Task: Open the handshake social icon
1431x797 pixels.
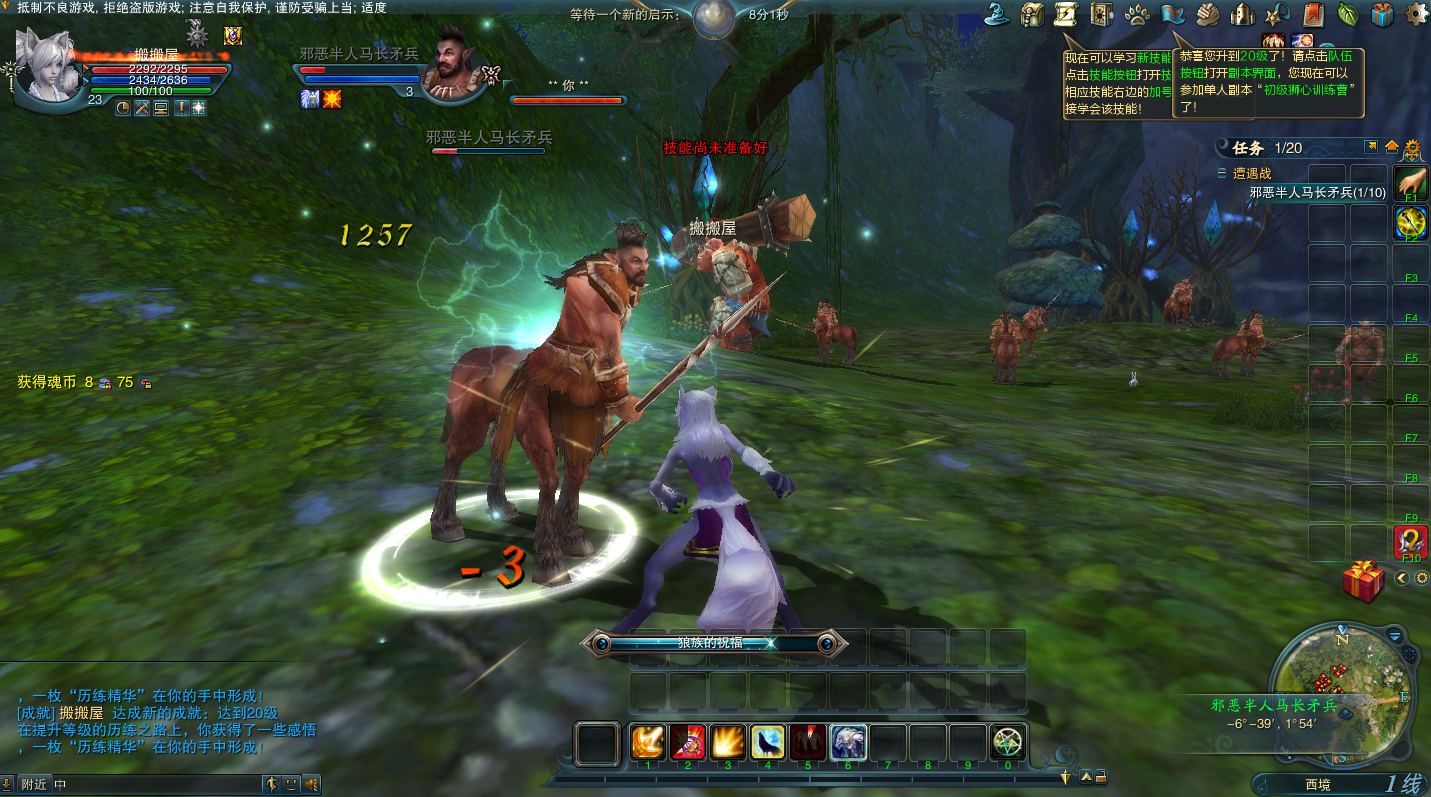Action: [1208, 14]
